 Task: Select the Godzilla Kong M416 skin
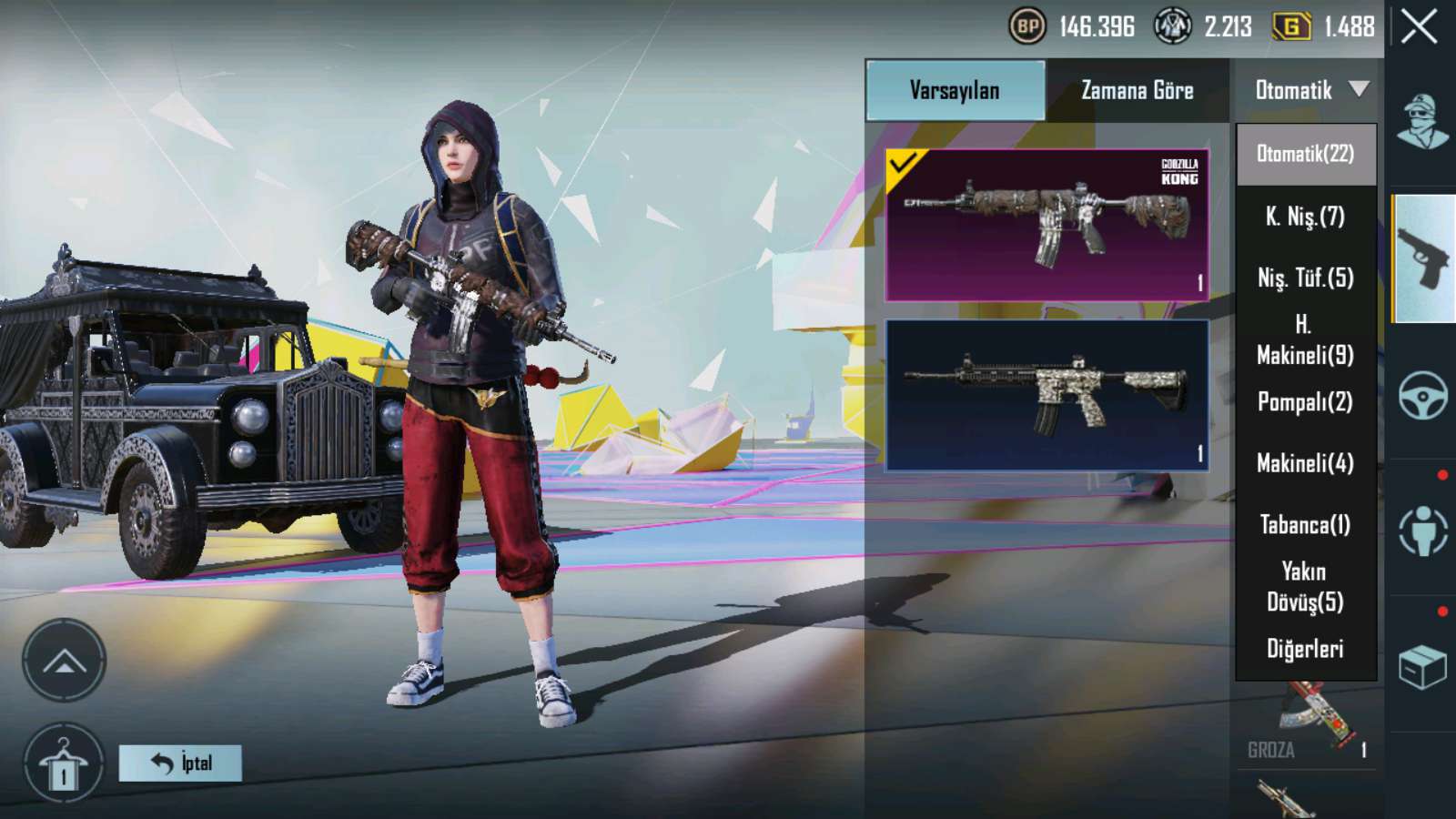pyautogui.click(x=1046, y=225)
